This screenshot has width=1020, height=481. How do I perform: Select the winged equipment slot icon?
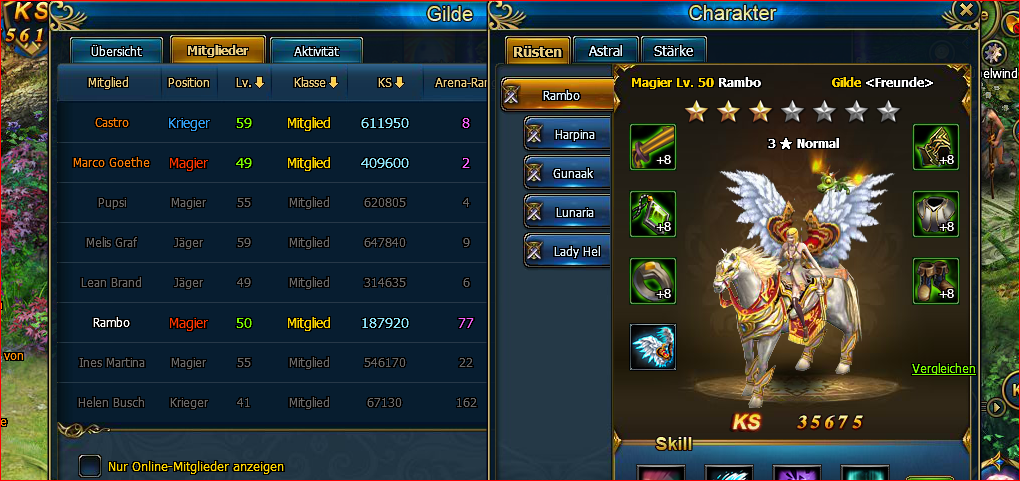pos(653,347)
